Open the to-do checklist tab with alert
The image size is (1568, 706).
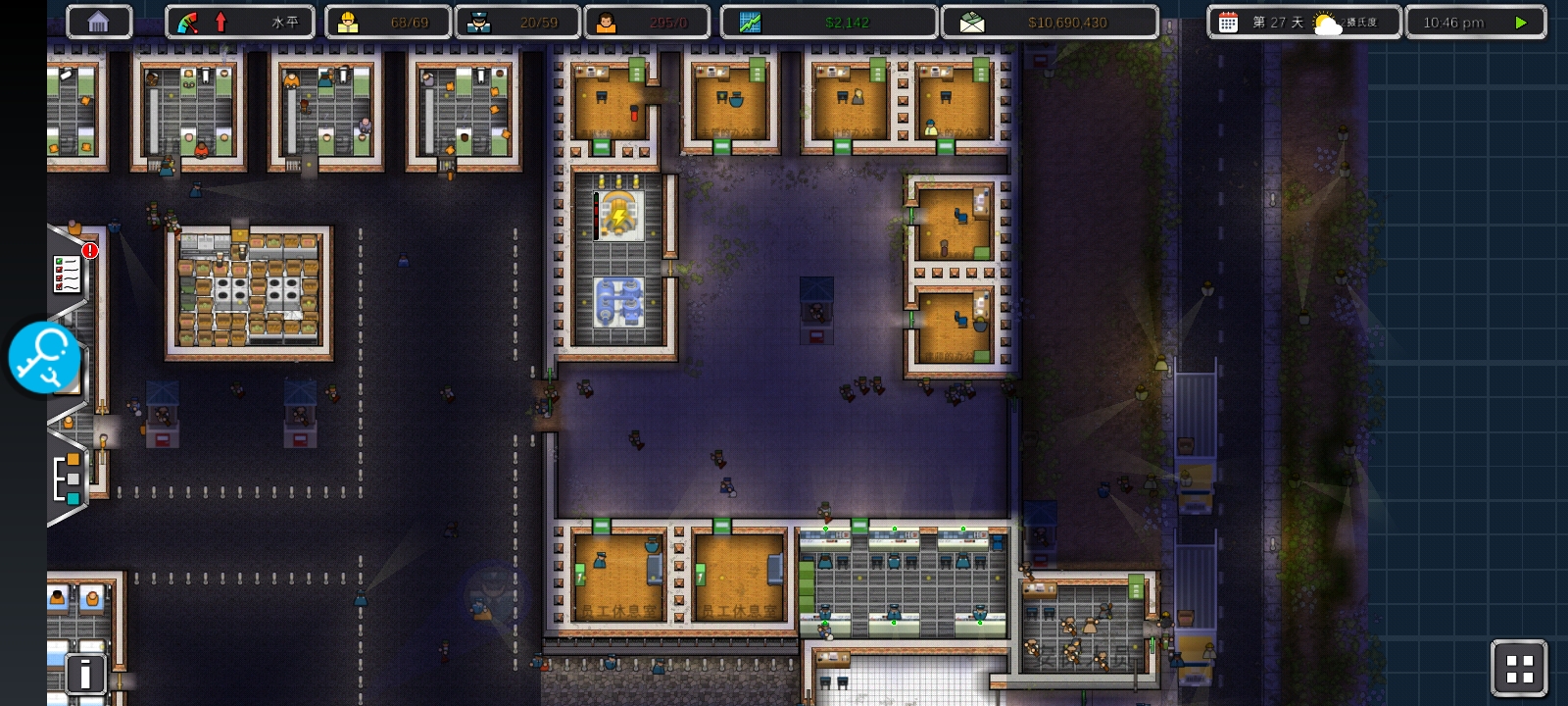[x=69, y=273]
